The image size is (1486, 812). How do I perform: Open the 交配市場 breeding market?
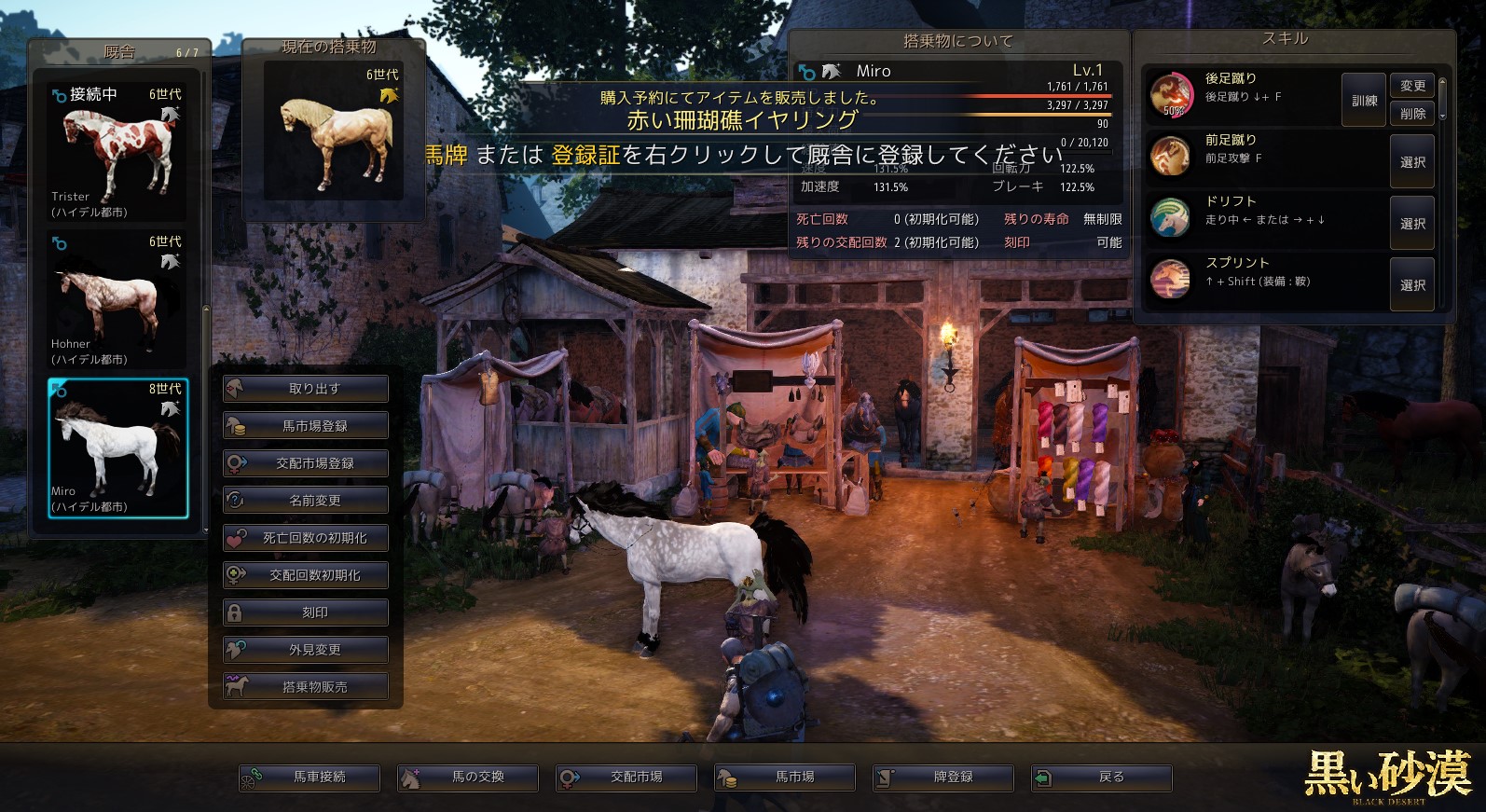click(x=626, y=777)
